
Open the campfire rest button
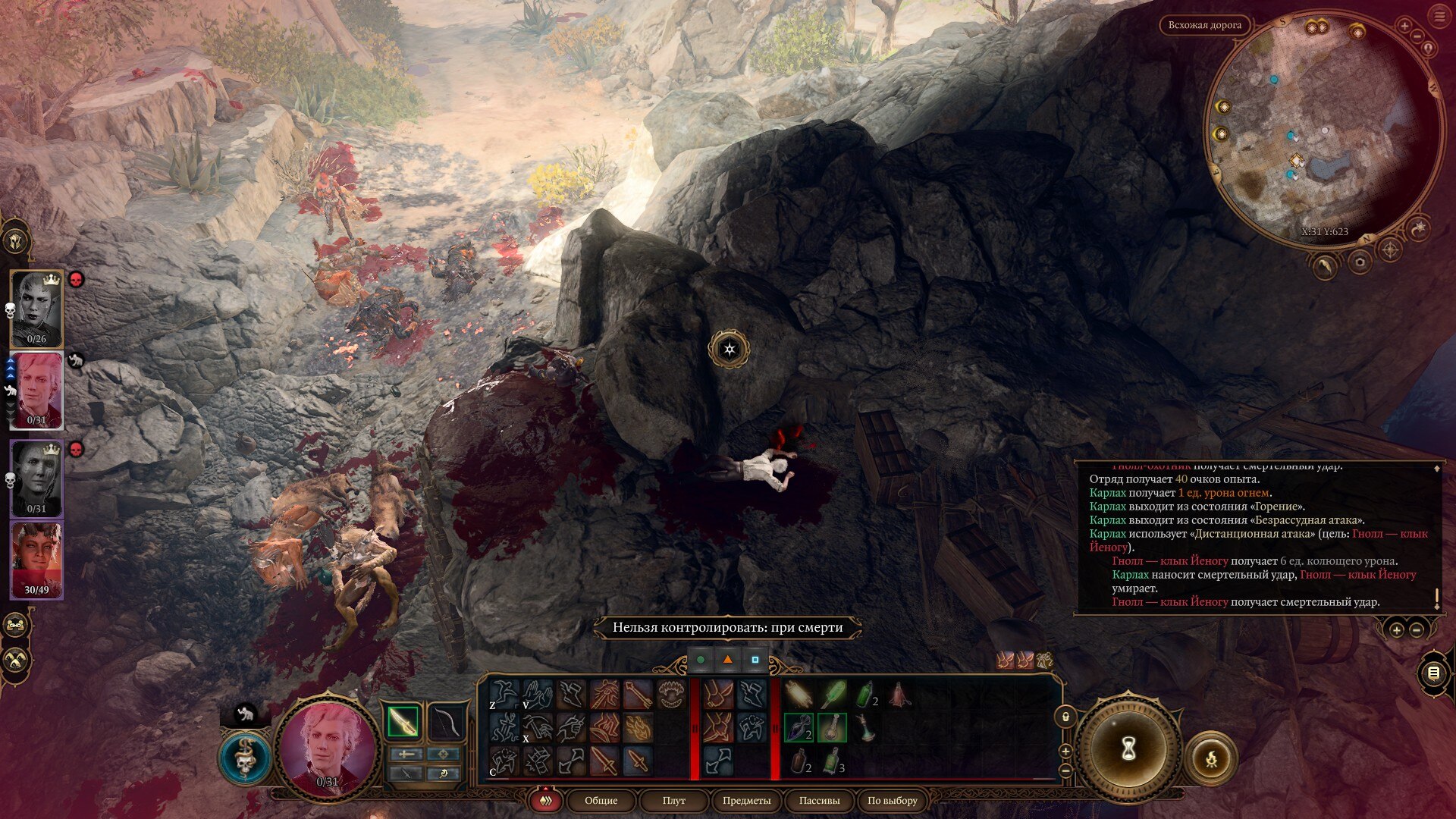click(1211, 758)
